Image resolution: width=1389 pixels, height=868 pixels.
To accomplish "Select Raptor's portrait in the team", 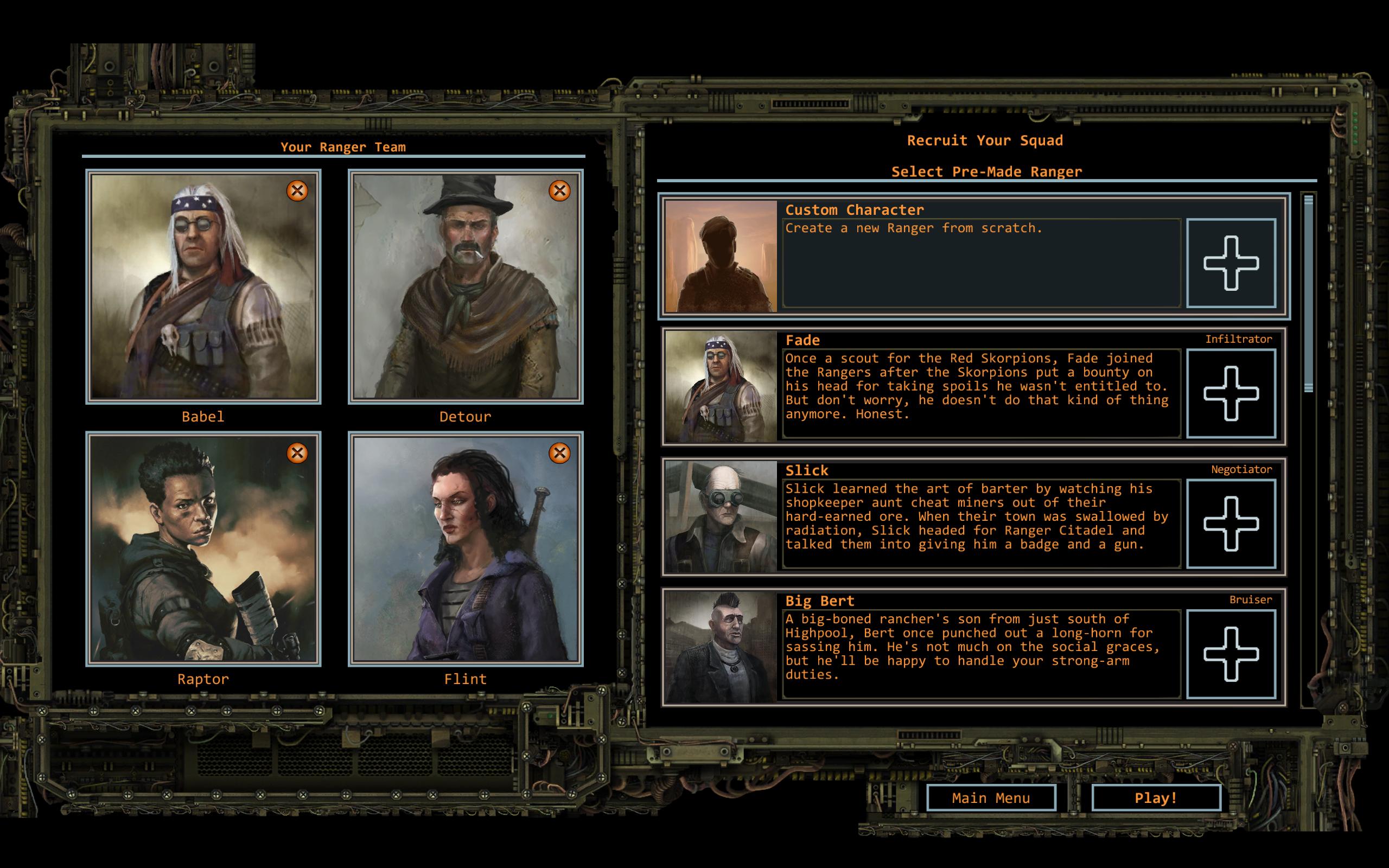I will coord(203,550).
